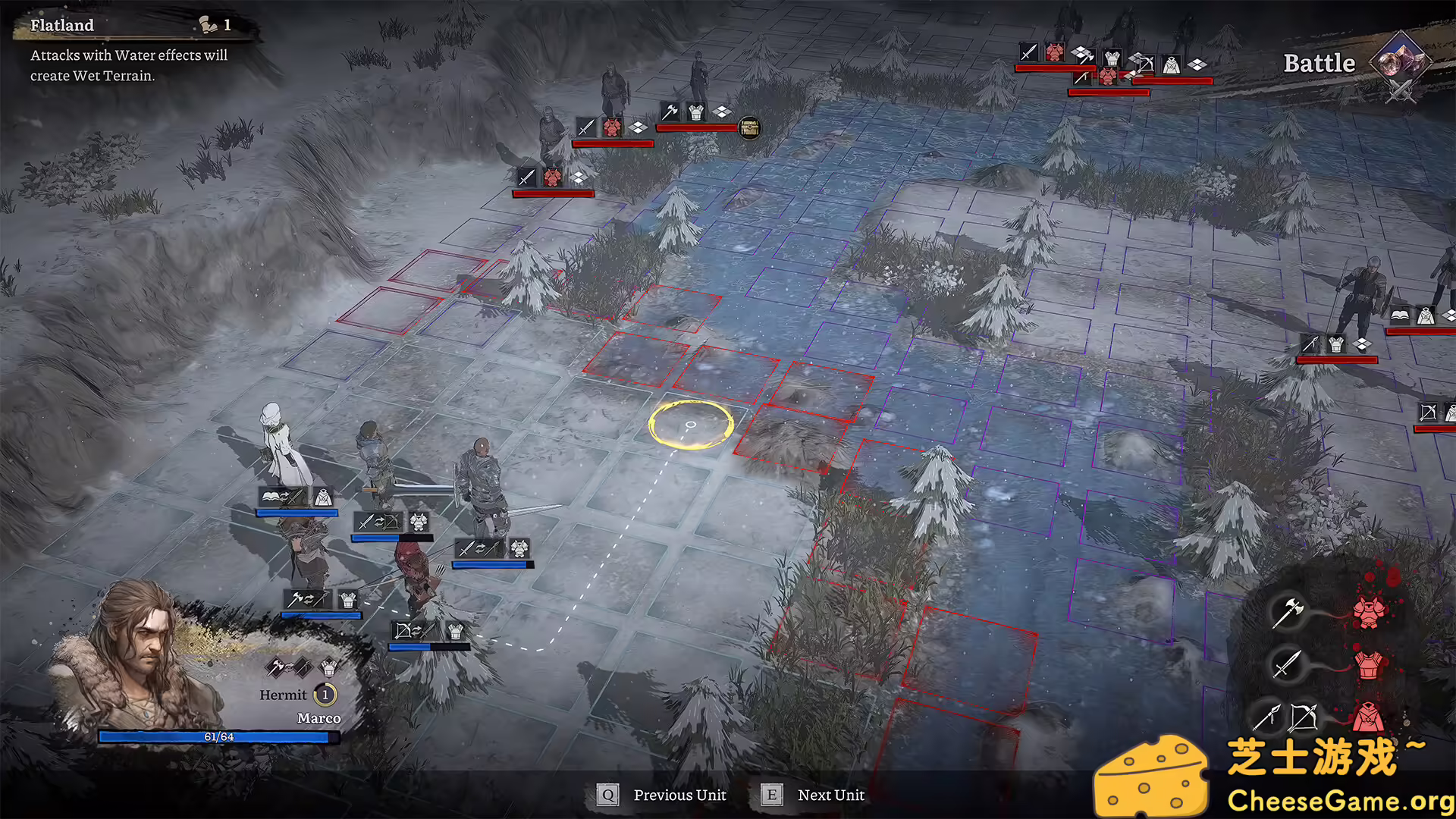Click the red enemy armor icon in the top-left group
This screenshot has height=819, width=1456.
coord(611,129)
